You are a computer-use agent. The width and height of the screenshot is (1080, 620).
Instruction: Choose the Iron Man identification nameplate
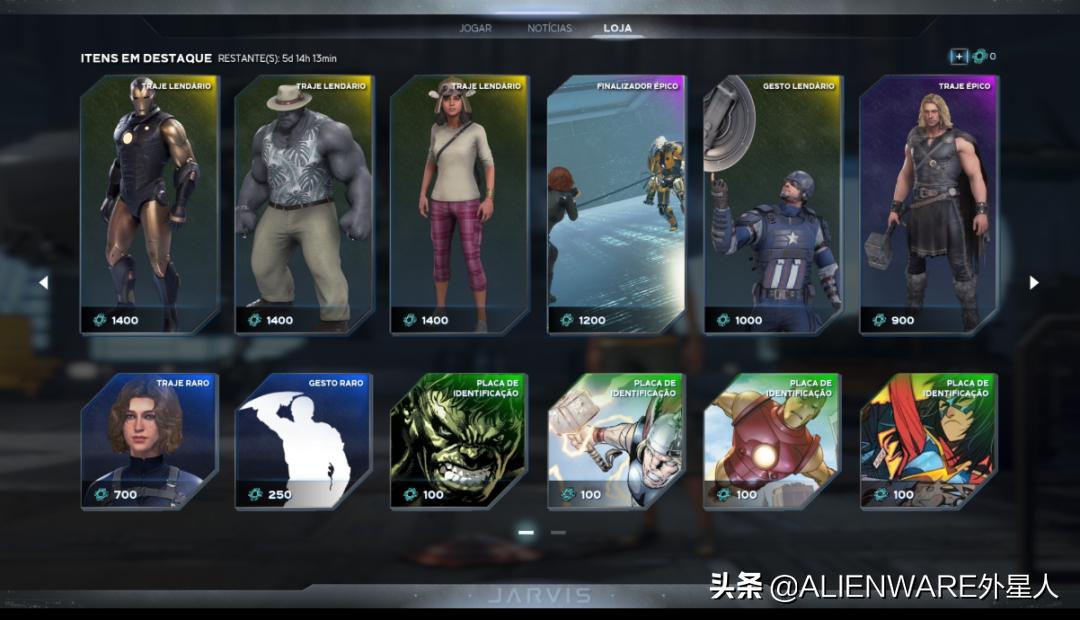pyautogui.click(x=772, y=441)
